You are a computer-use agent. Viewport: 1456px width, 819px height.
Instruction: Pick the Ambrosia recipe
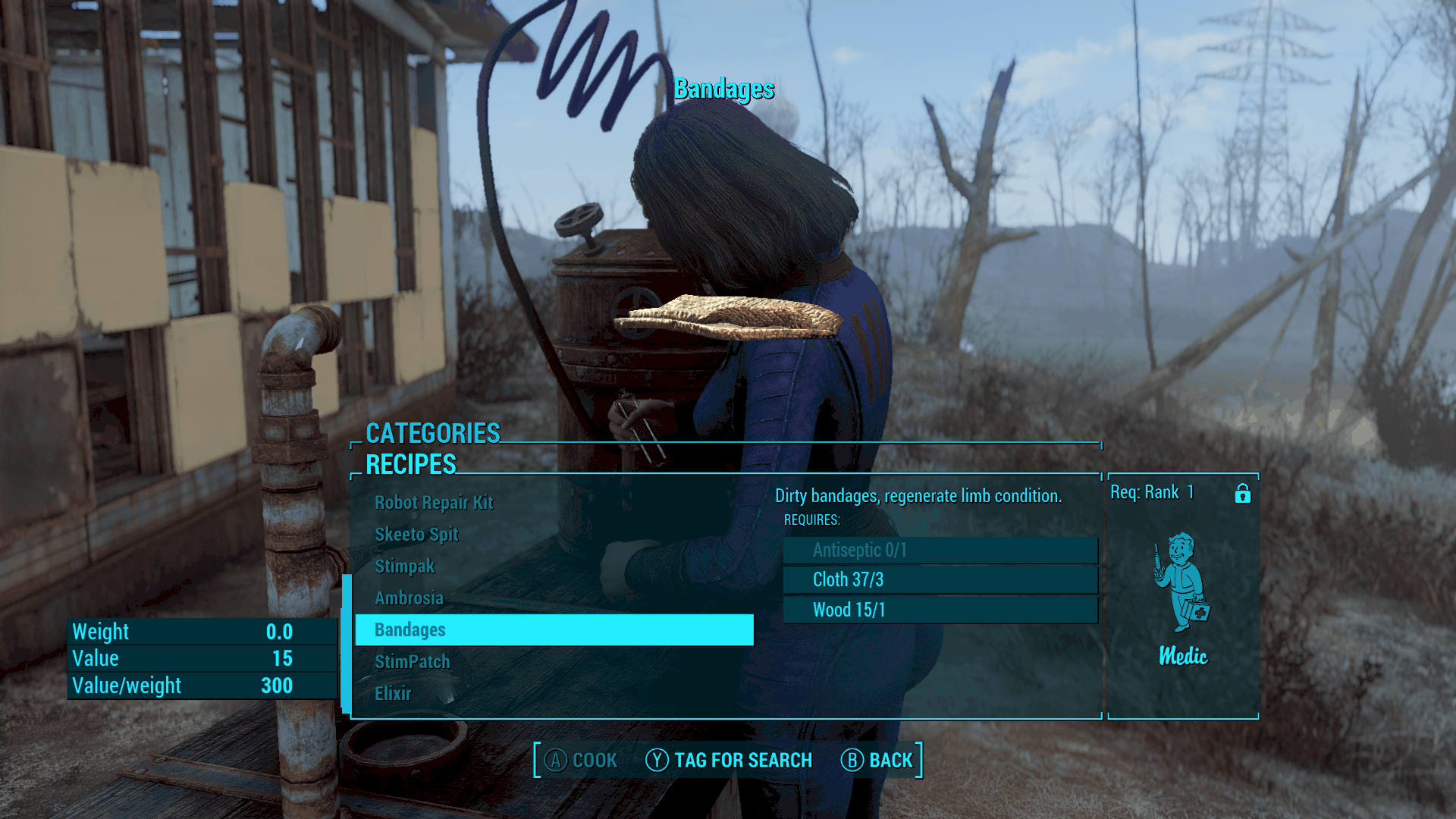click(409, 598)
